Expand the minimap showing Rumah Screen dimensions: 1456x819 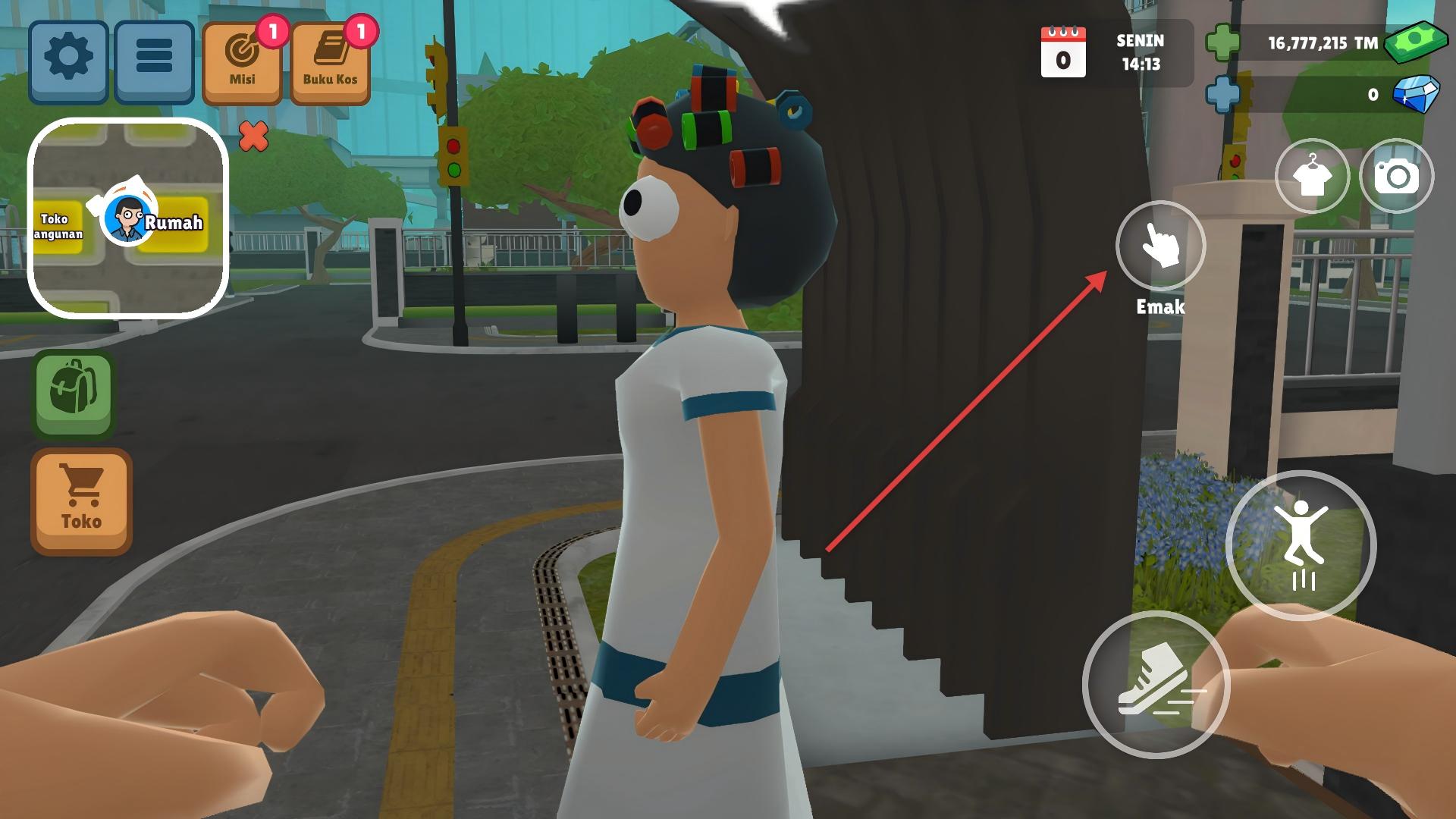click(x=127, y=218)
